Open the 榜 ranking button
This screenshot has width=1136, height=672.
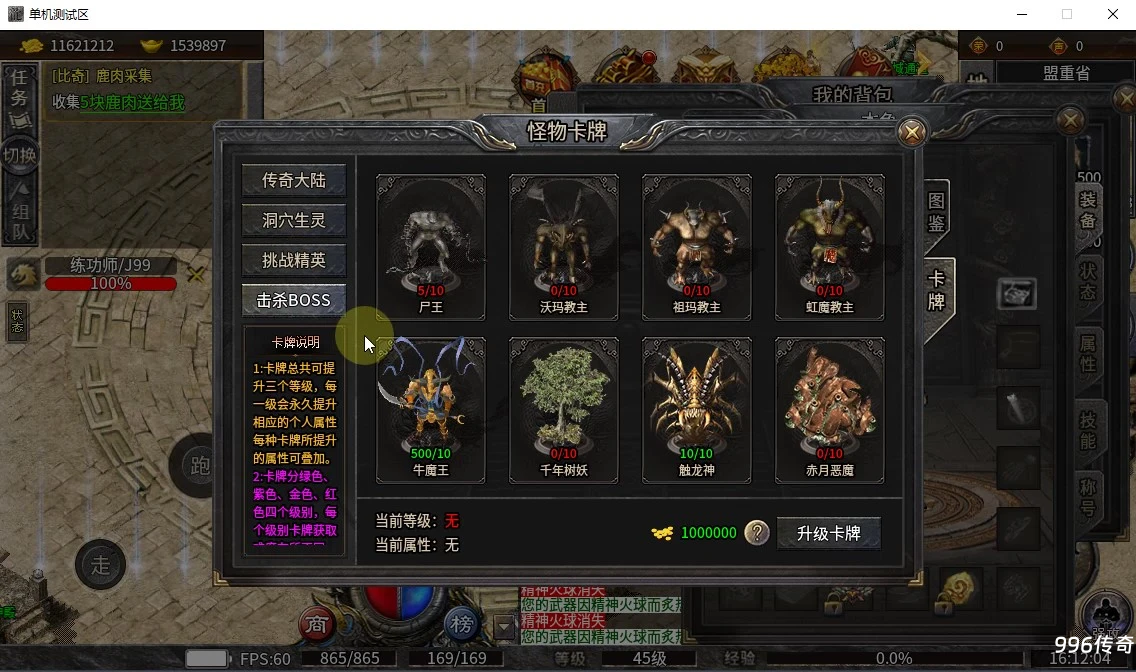pos(461,625)
